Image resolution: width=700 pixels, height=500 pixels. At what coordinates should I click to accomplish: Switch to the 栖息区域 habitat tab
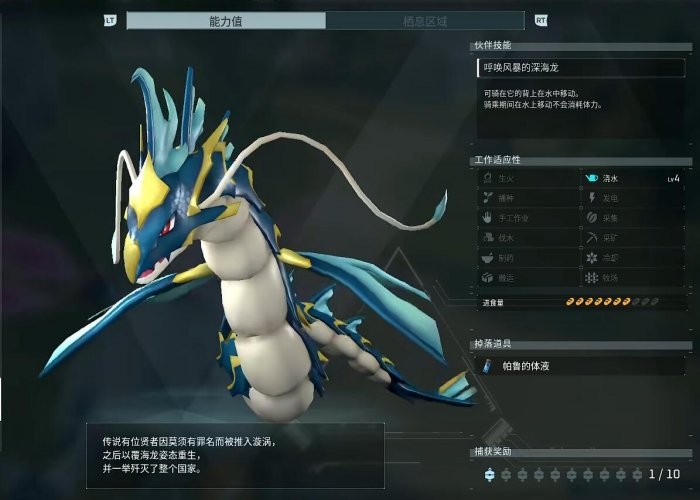coord(424,20)
